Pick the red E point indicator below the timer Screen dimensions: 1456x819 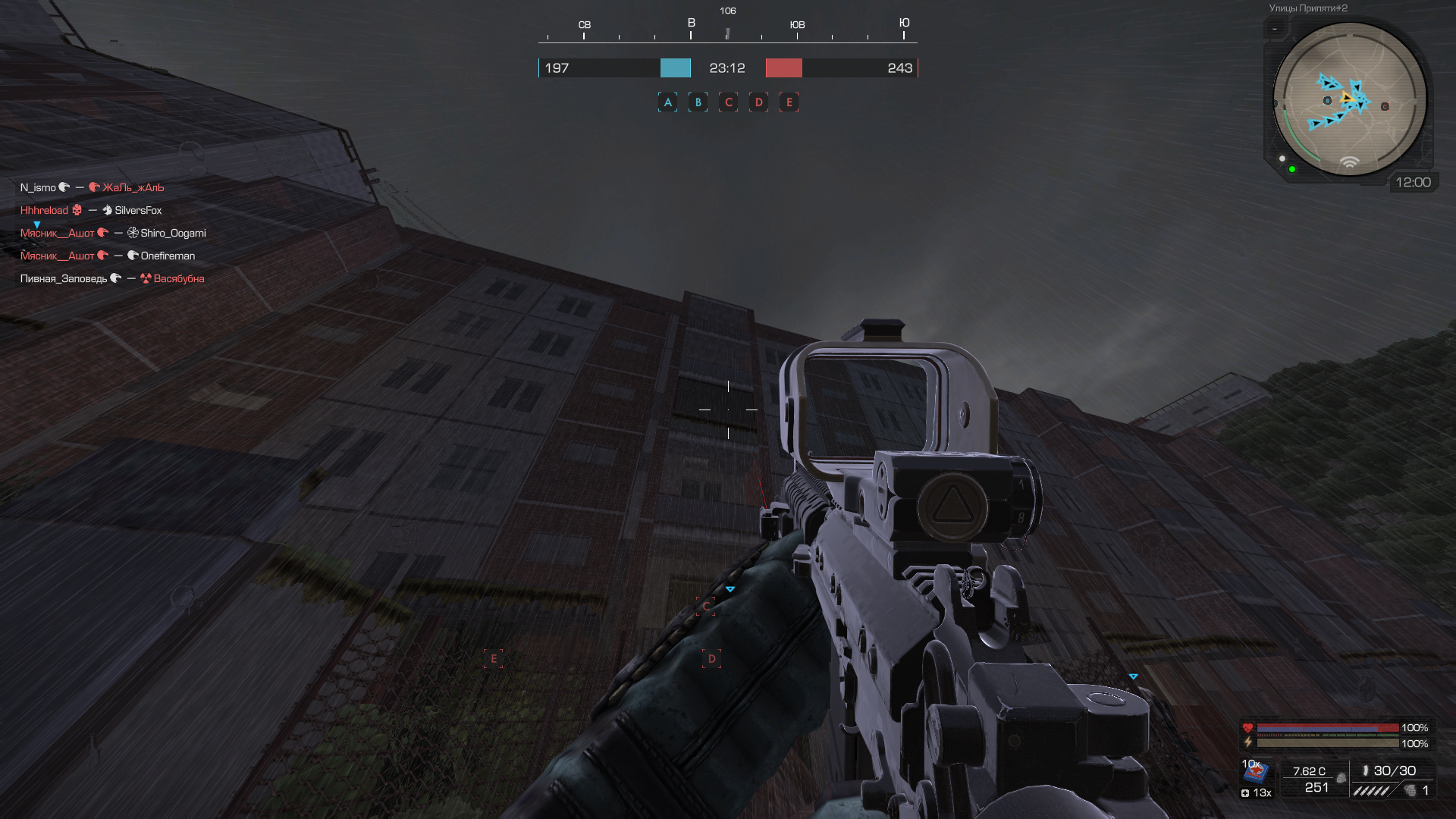[789, 102]
